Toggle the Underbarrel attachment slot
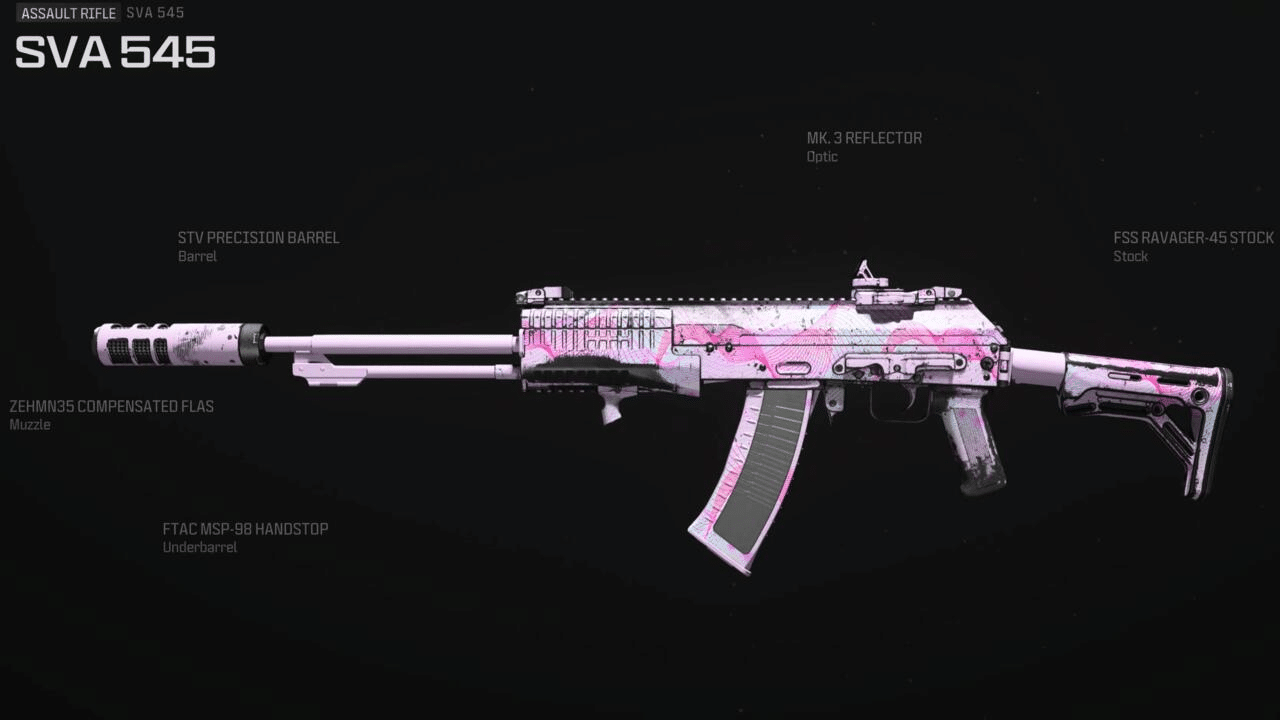Screen dimensions: 1280x720 click(198, 547)
